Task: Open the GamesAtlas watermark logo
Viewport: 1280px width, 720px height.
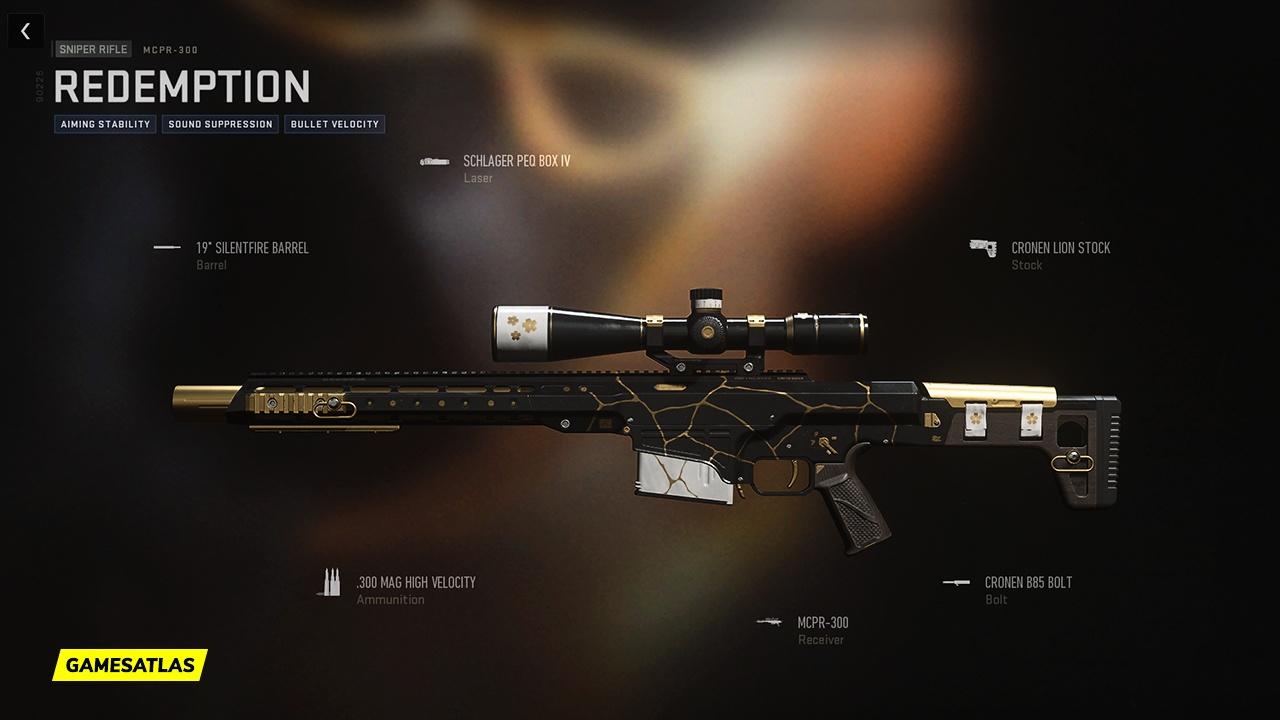Action: point(130,664)
